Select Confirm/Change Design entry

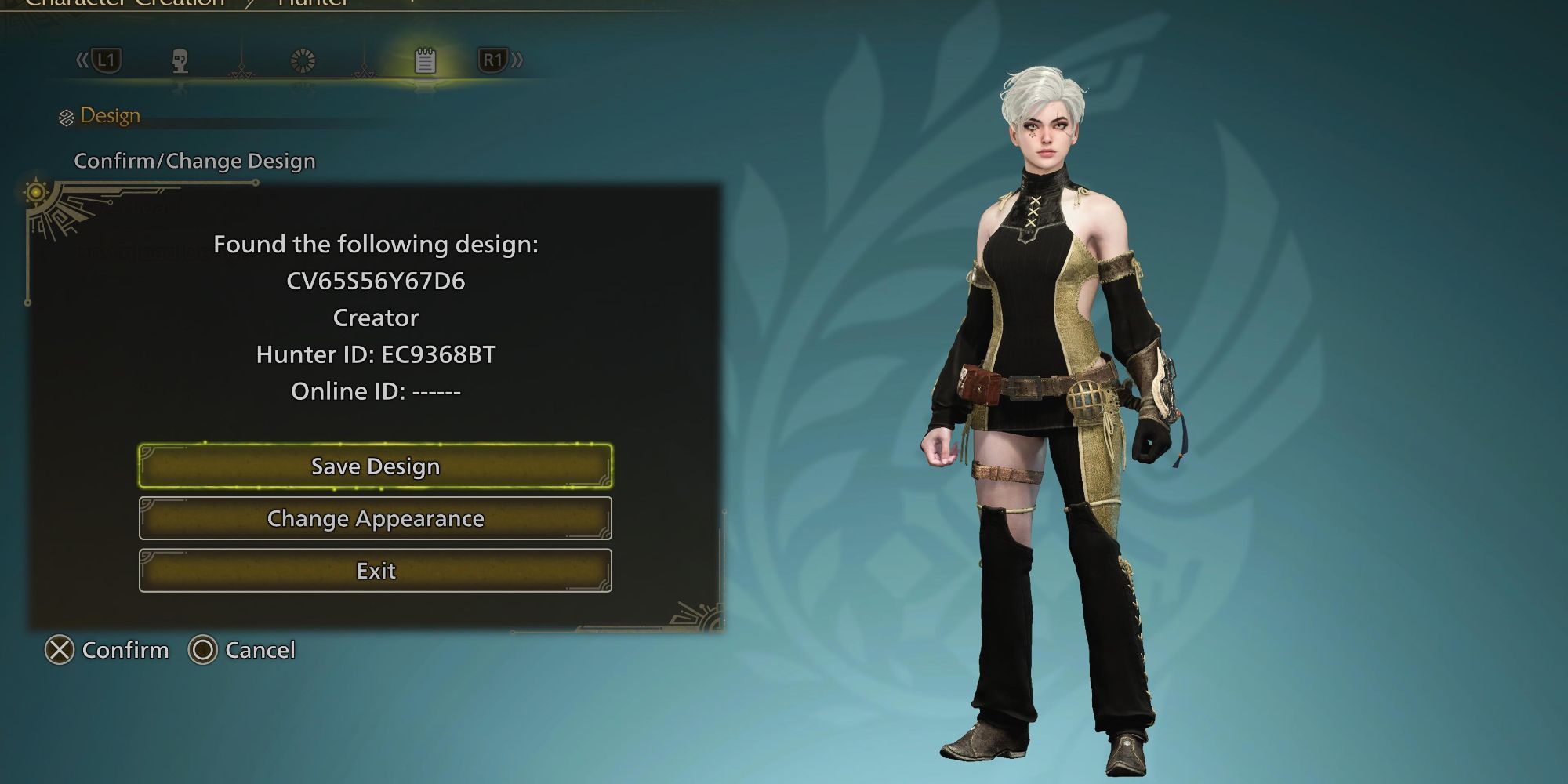194,161
